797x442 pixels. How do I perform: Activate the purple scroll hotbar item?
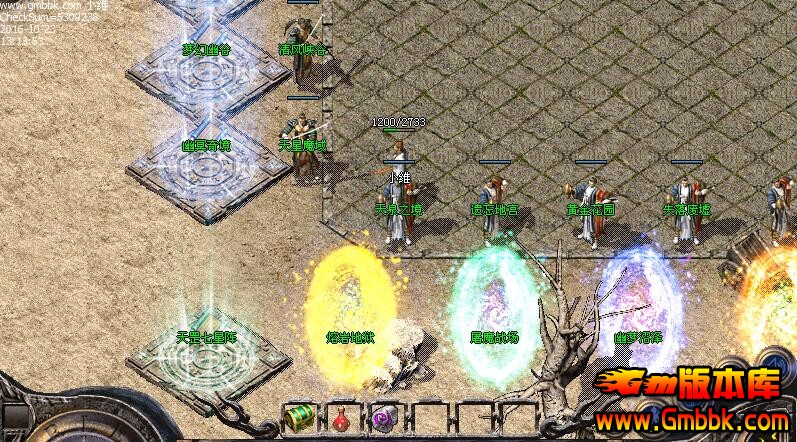pyautogui.click(x=384, y=417)
